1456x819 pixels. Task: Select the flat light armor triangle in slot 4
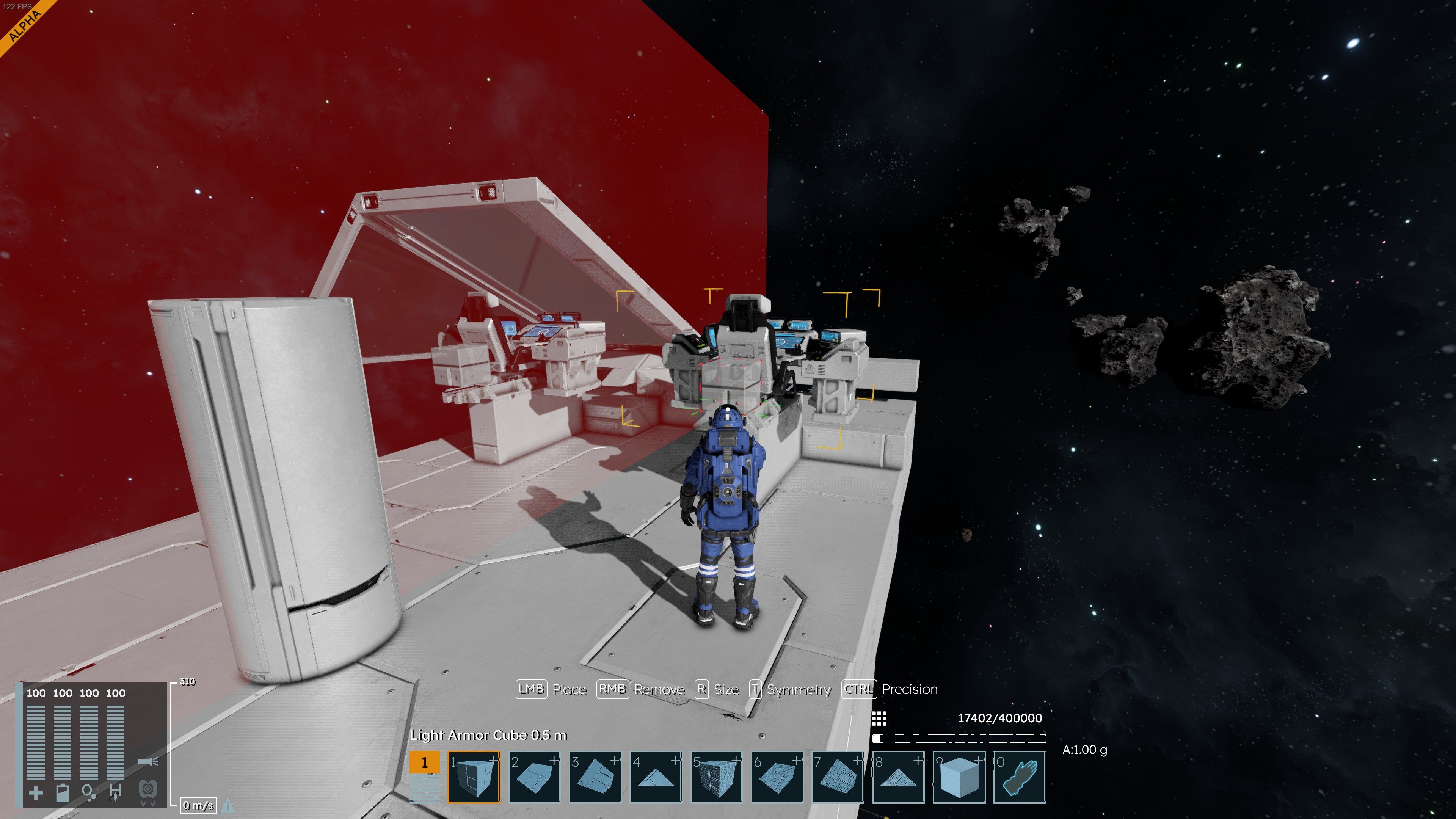click(656, 777)
